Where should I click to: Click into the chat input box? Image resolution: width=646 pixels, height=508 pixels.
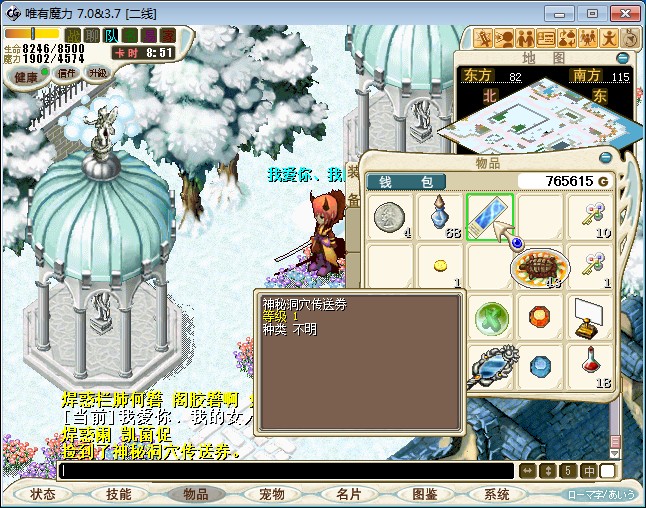tap(285, 470)
